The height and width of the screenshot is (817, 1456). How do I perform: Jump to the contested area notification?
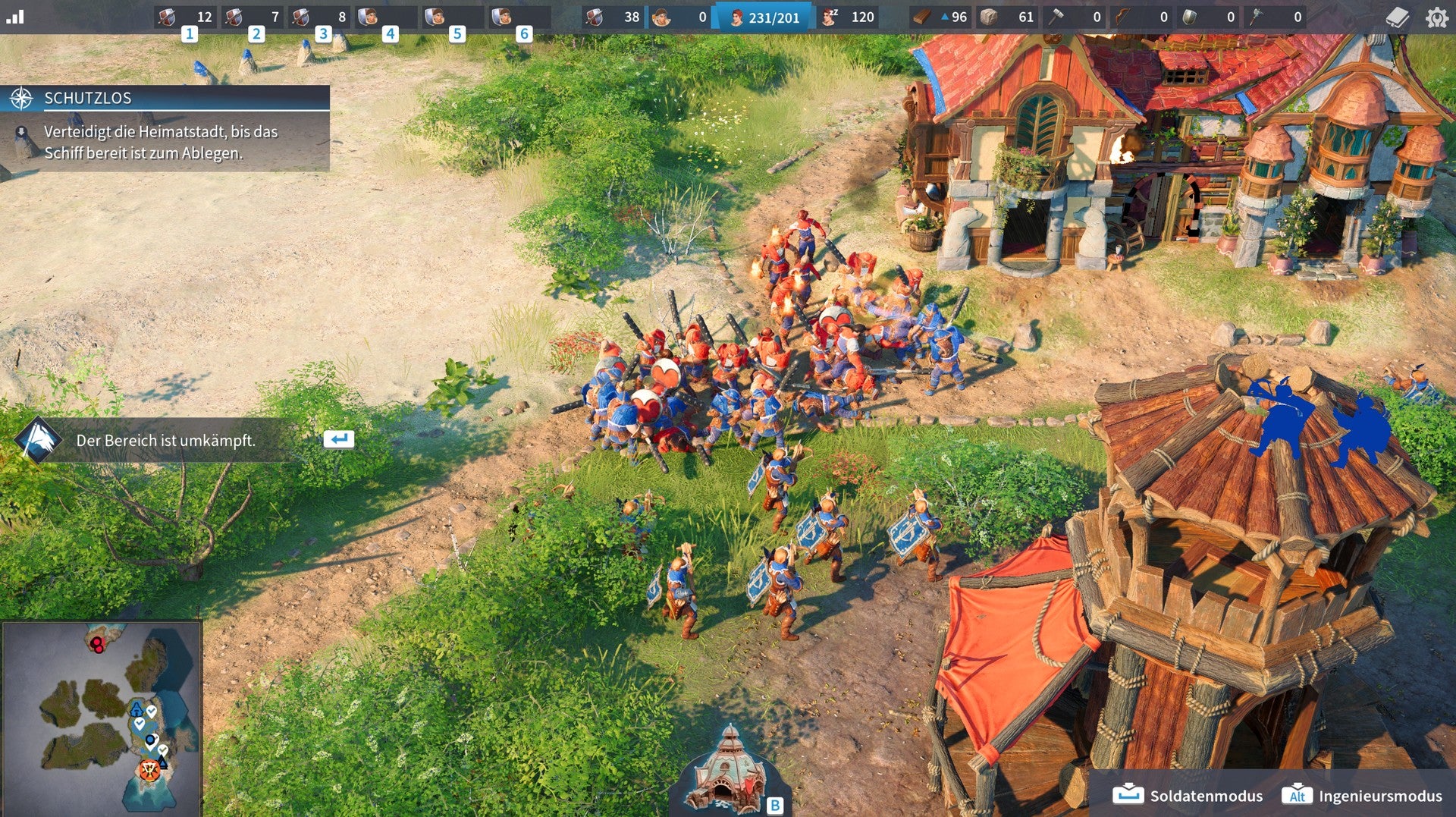165,440
